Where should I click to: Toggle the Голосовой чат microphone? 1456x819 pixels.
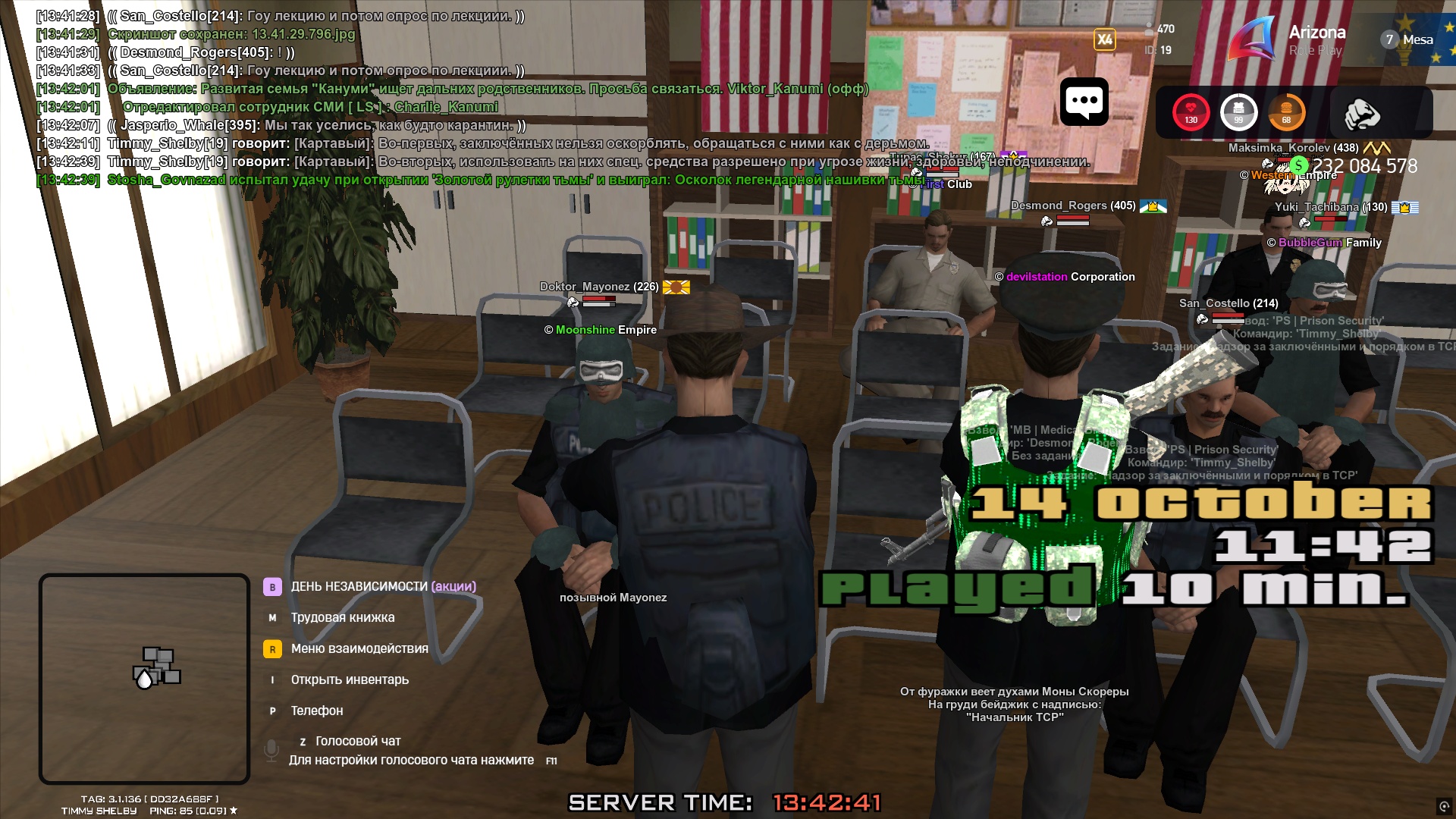[x=271, y=750]
